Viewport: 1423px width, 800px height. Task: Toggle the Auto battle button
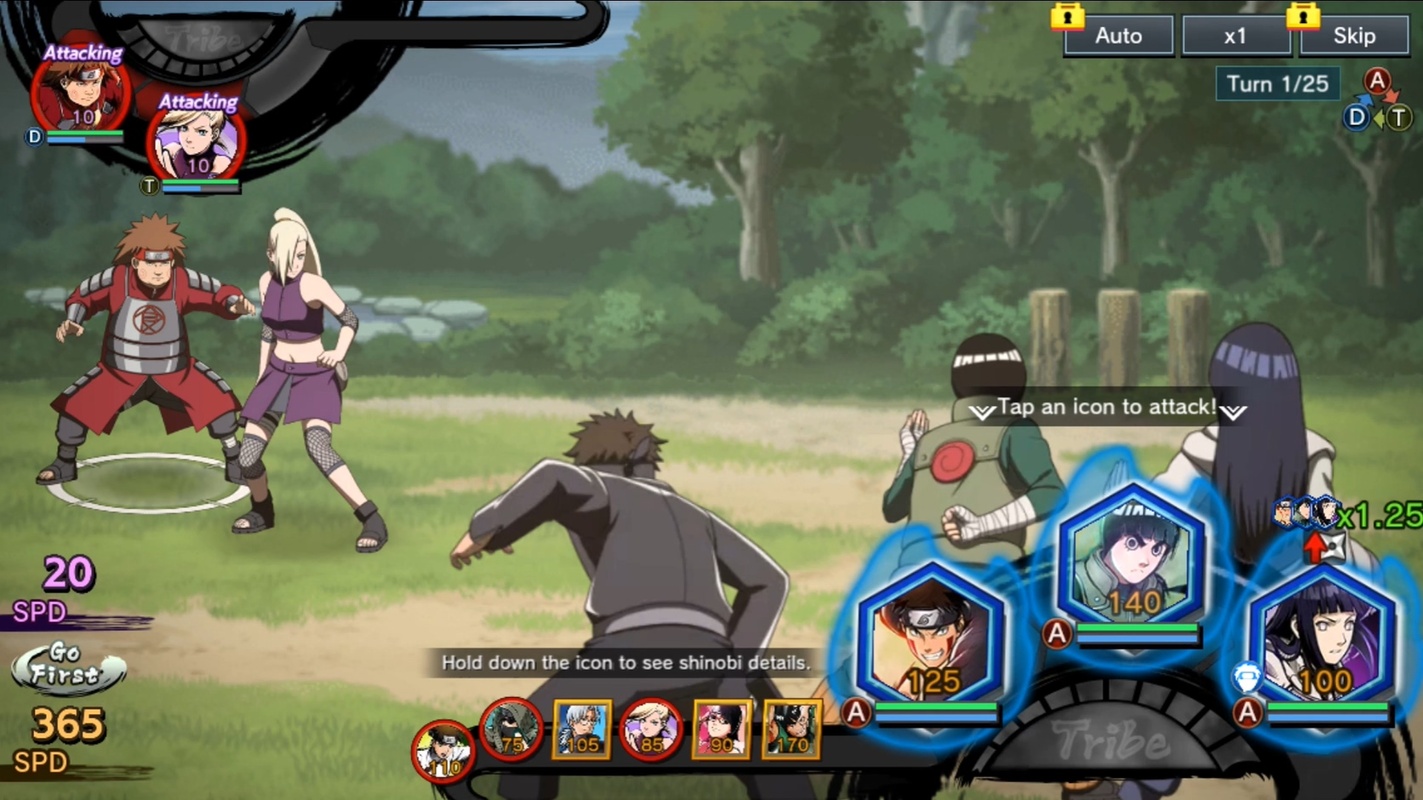point(1118,36)
